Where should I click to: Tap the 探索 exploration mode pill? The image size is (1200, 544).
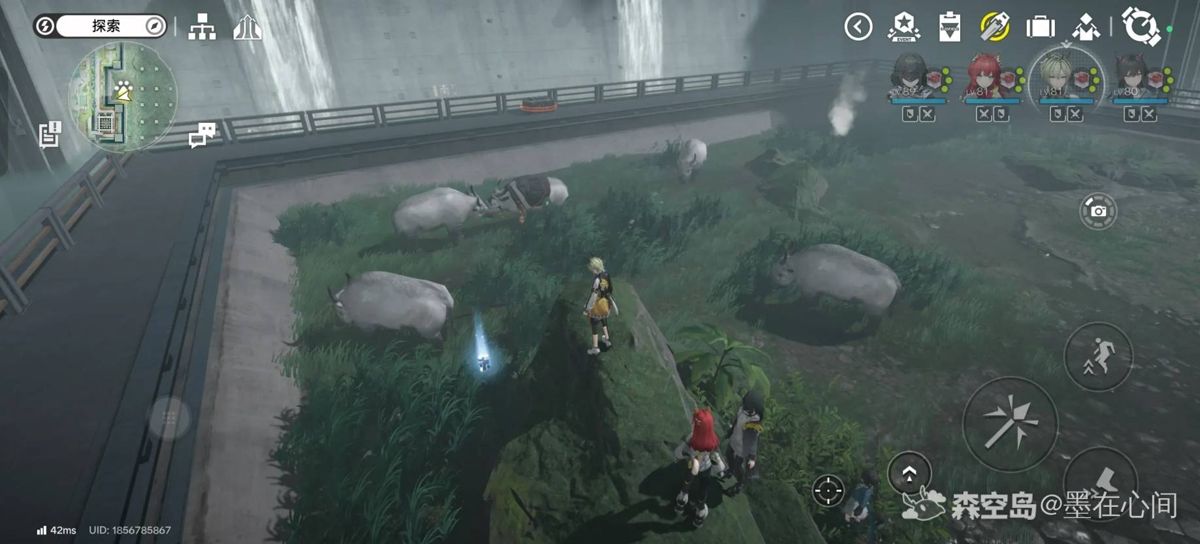coord(100,26)
